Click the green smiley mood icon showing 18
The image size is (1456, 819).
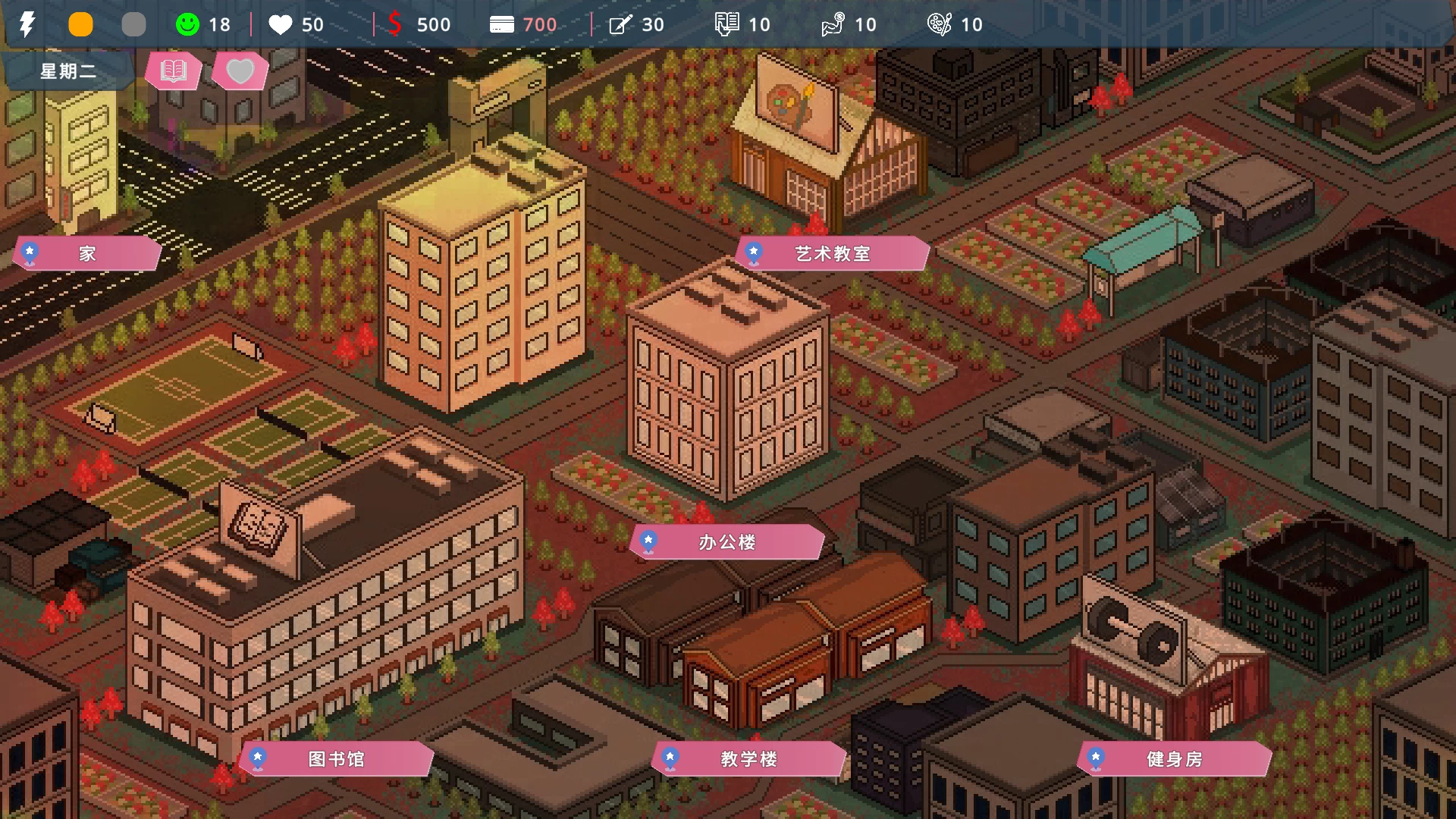[x=186, y=24]
